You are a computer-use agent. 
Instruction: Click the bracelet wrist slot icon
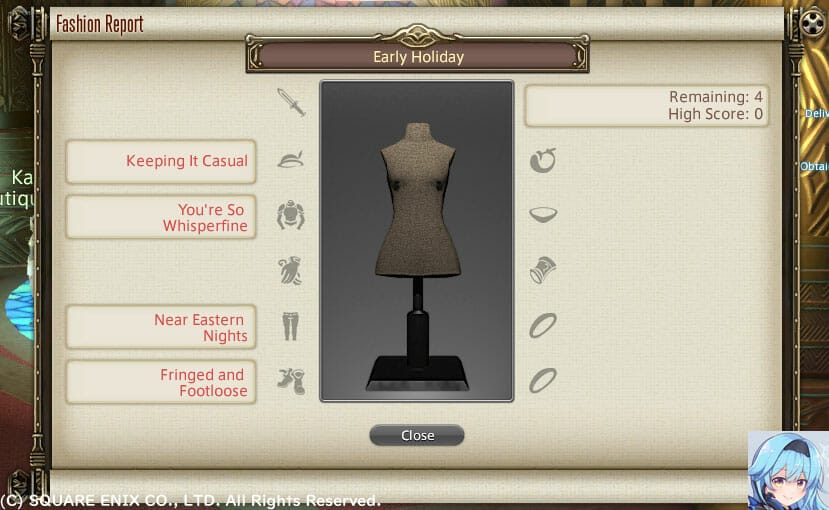click(x=543, y=270)
